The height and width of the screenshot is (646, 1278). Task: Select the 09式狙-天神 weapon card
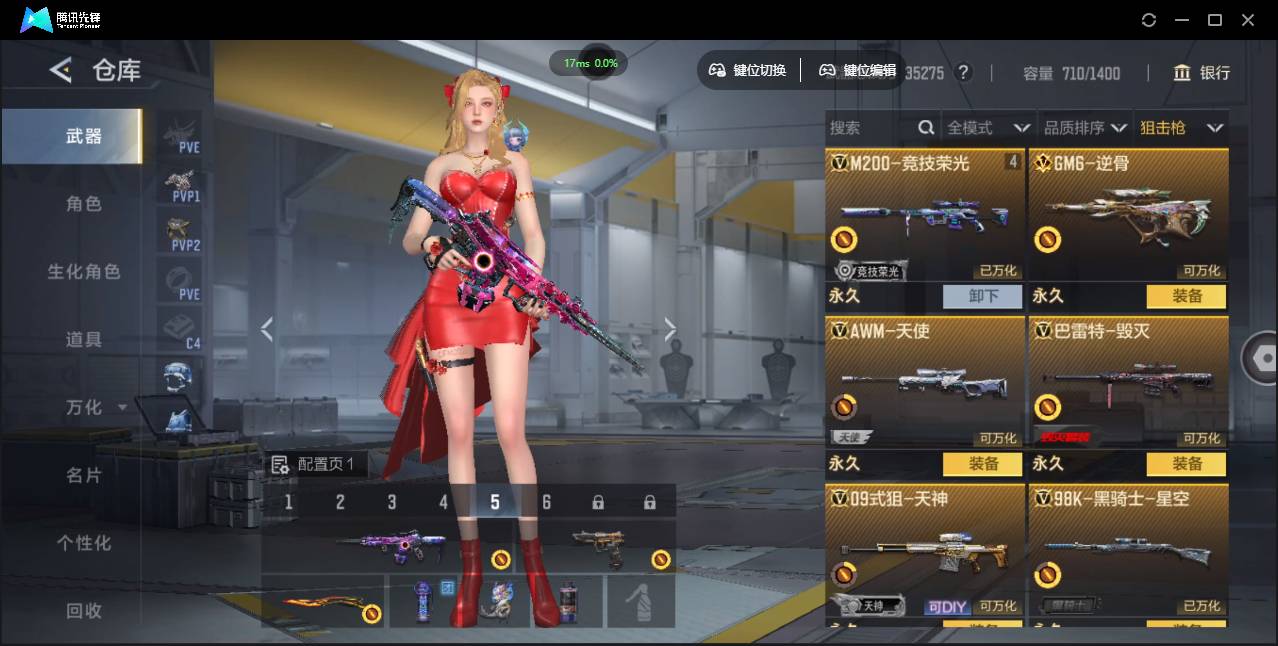coord(926,550)
